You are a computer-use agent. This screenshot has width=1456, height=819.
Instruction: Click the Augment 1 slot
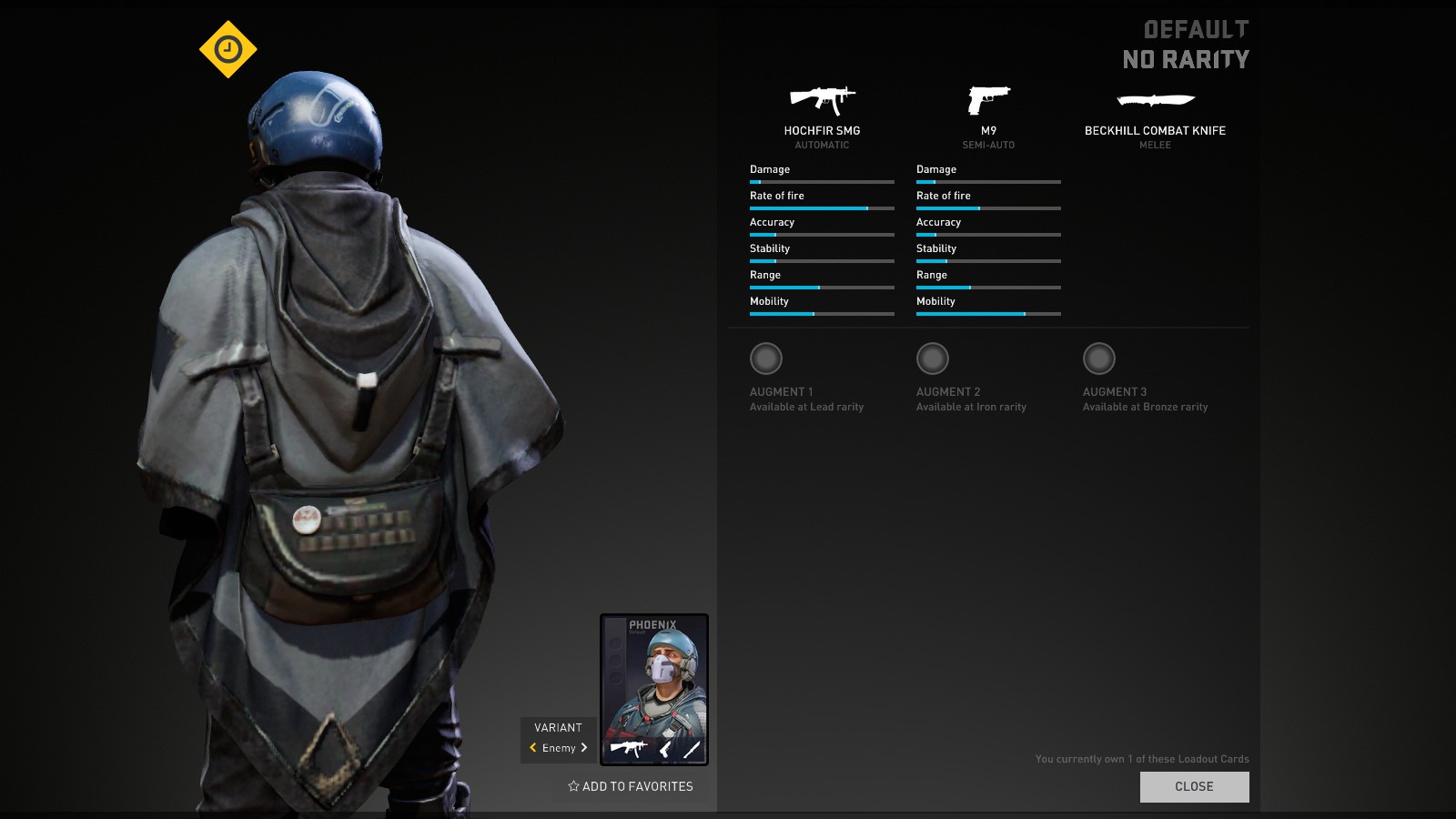point(766,359)
